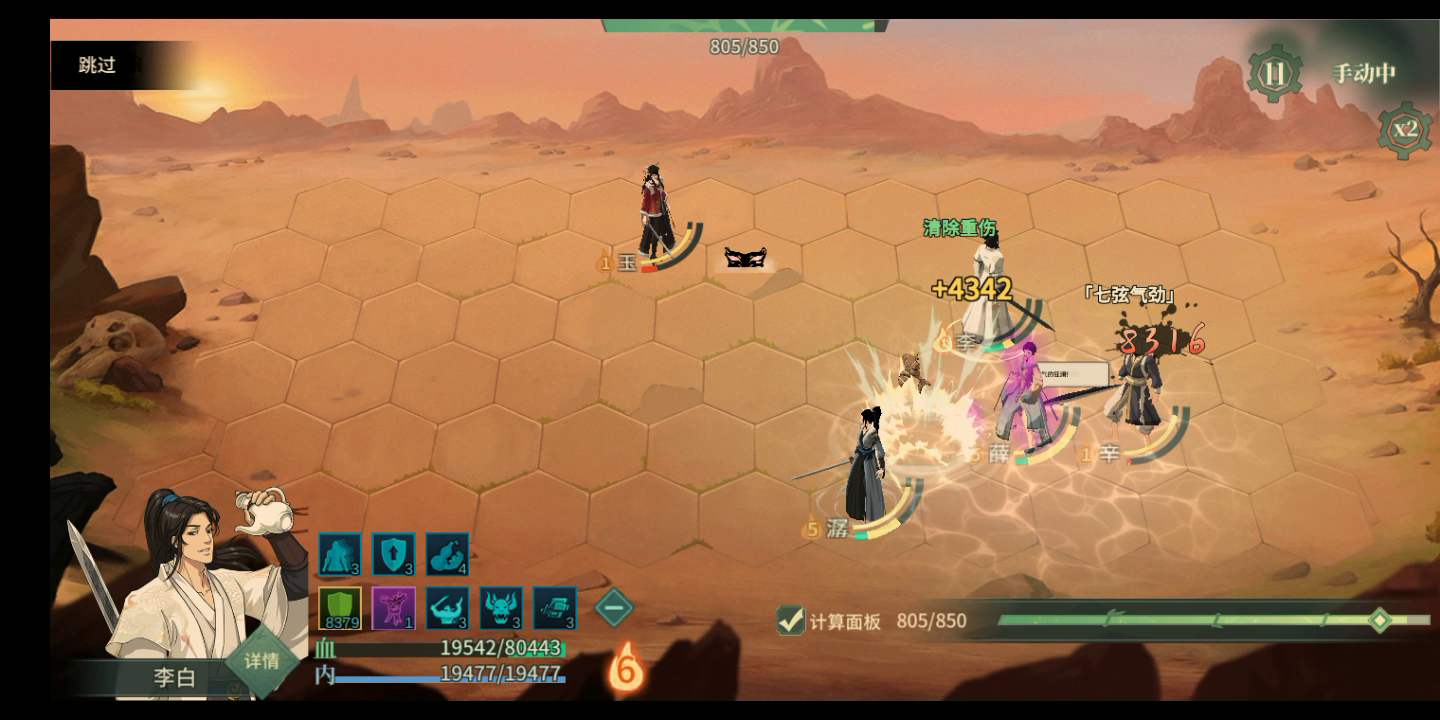This screenshot has width=1440, height=720.
Task: Inspect the horned demon mask buff
Action: click(502, 608)
